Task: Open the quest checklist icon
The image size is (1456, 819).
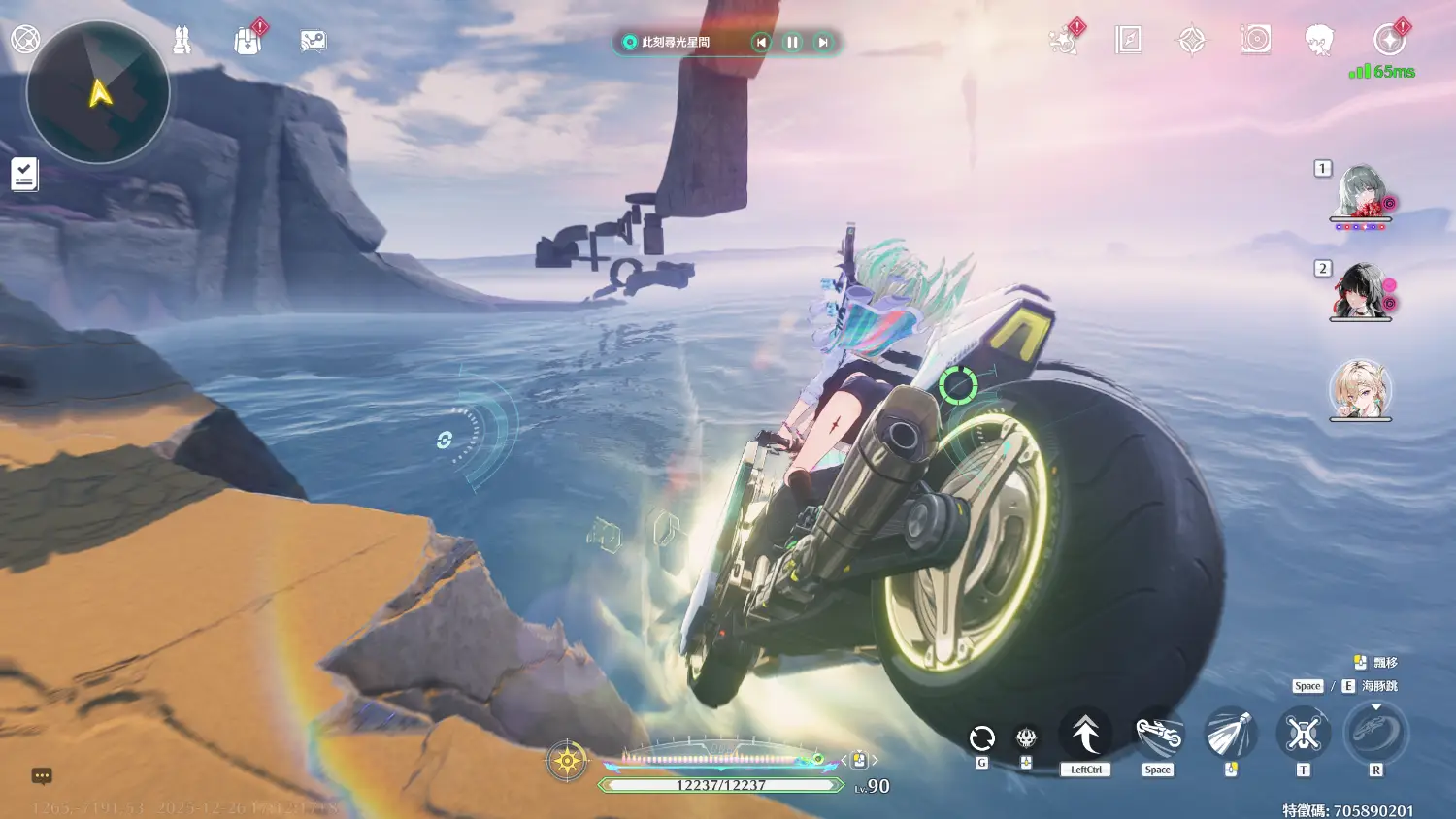Action: click(24, 175)
